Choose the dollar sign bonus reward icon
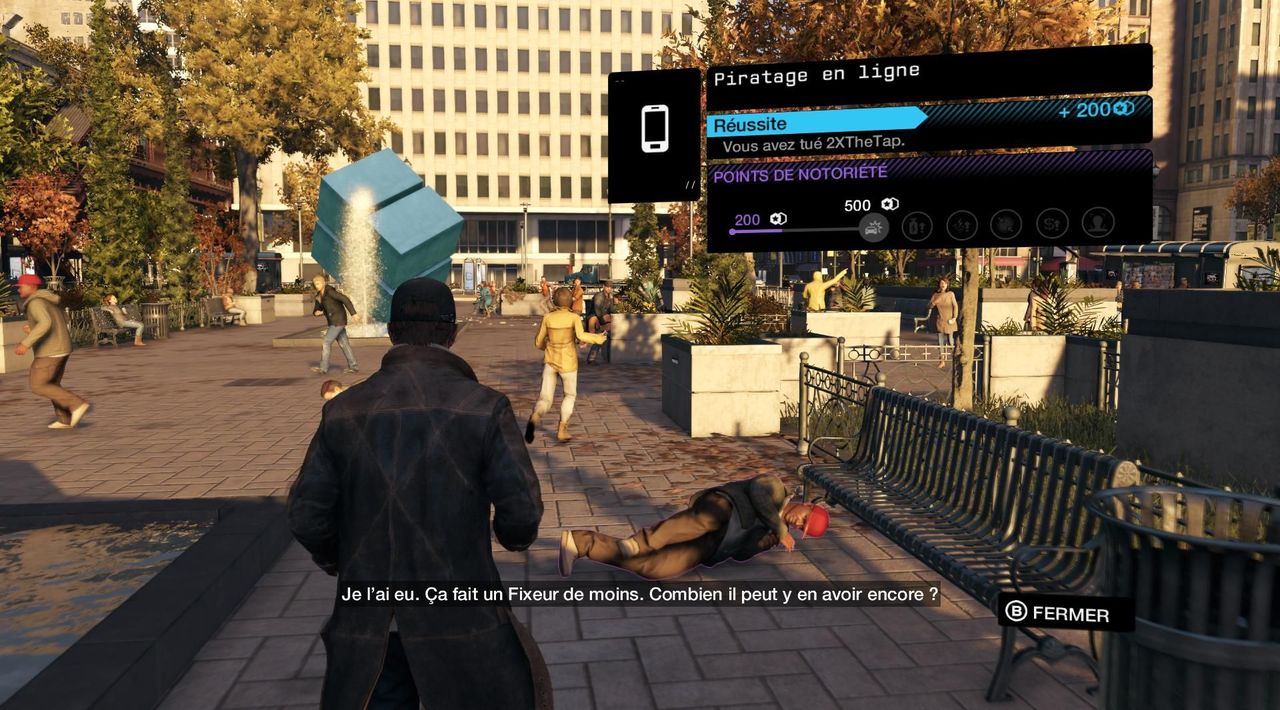 pyautogui.click(x=1051, y=224)
